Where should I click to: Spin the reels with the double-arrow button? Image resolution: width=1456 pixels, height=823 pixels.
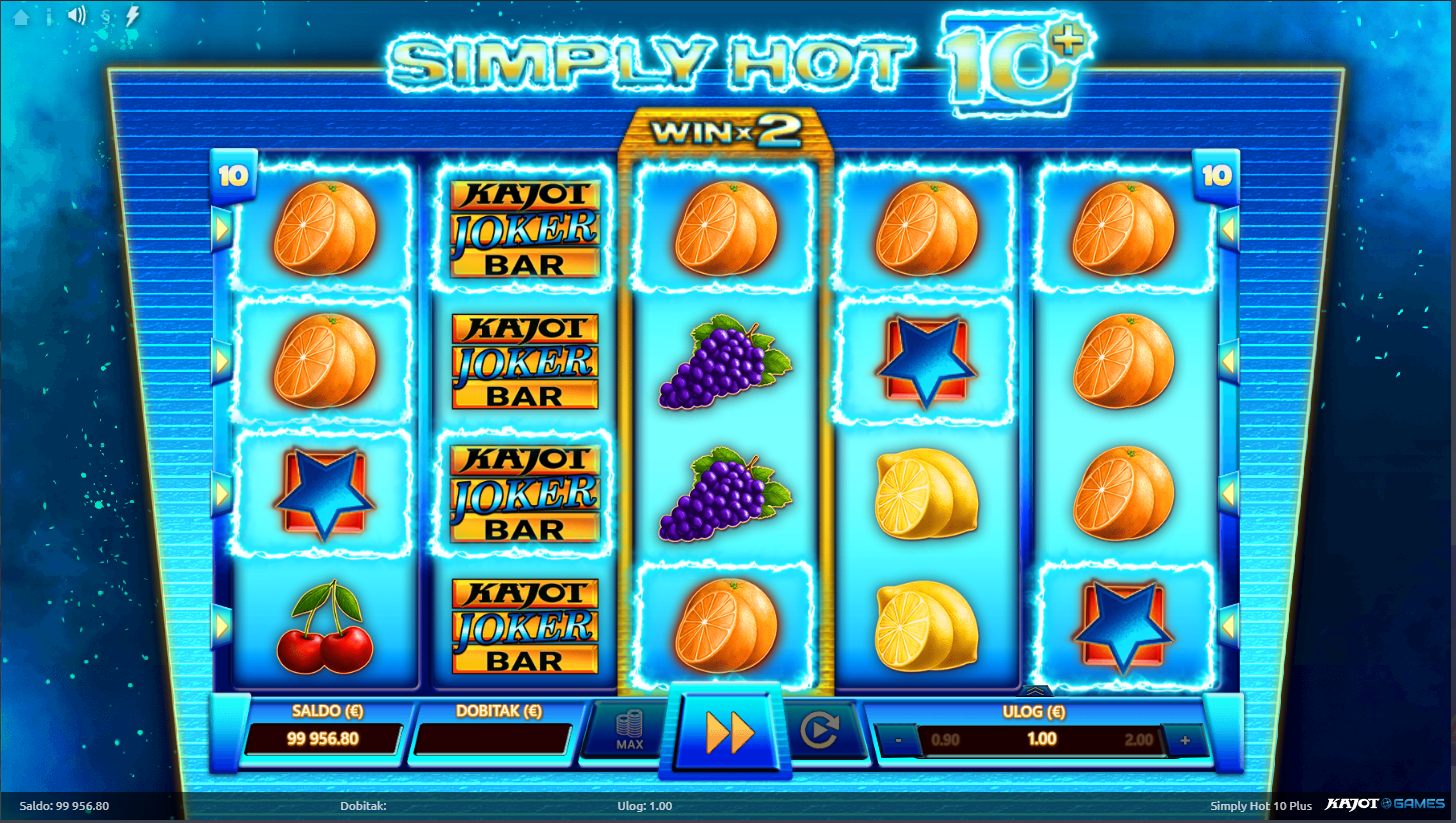tap(729, 733)
